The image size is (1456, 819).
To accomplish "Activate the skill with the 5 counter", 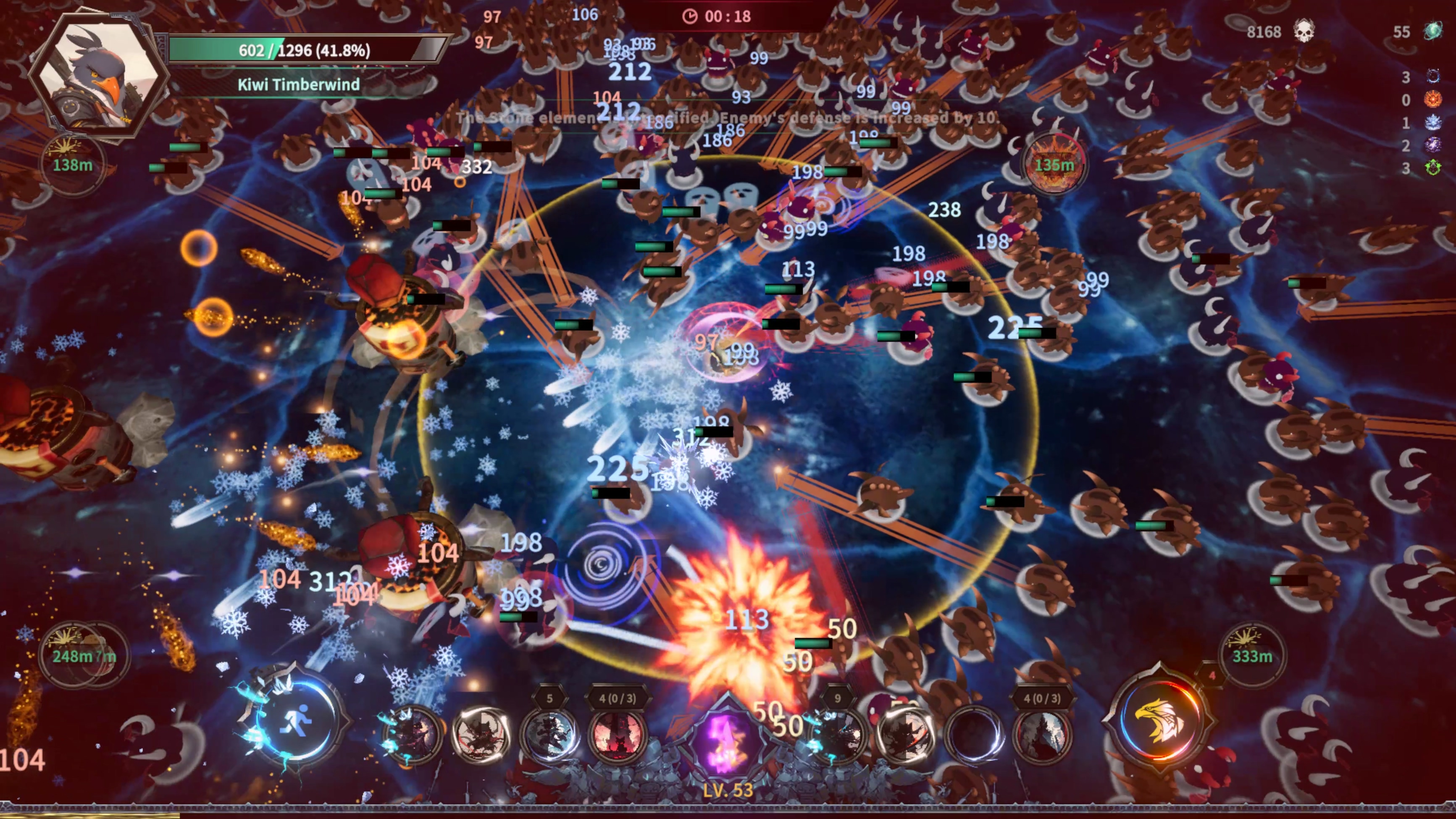I will (x=549, y=735).
